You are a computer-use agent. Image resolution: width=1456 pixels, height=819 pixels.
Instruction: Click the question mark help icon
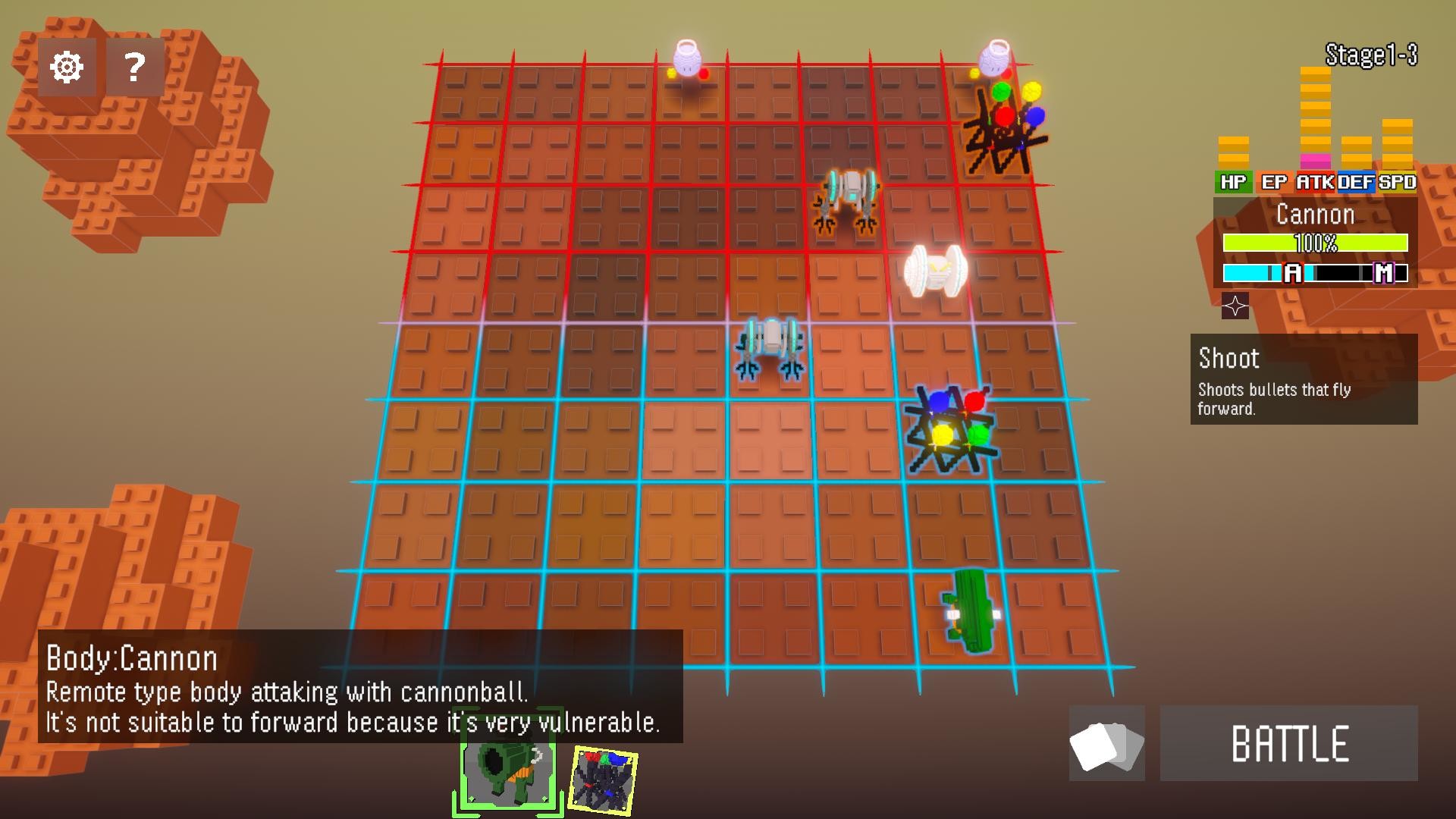pos(133,67)
